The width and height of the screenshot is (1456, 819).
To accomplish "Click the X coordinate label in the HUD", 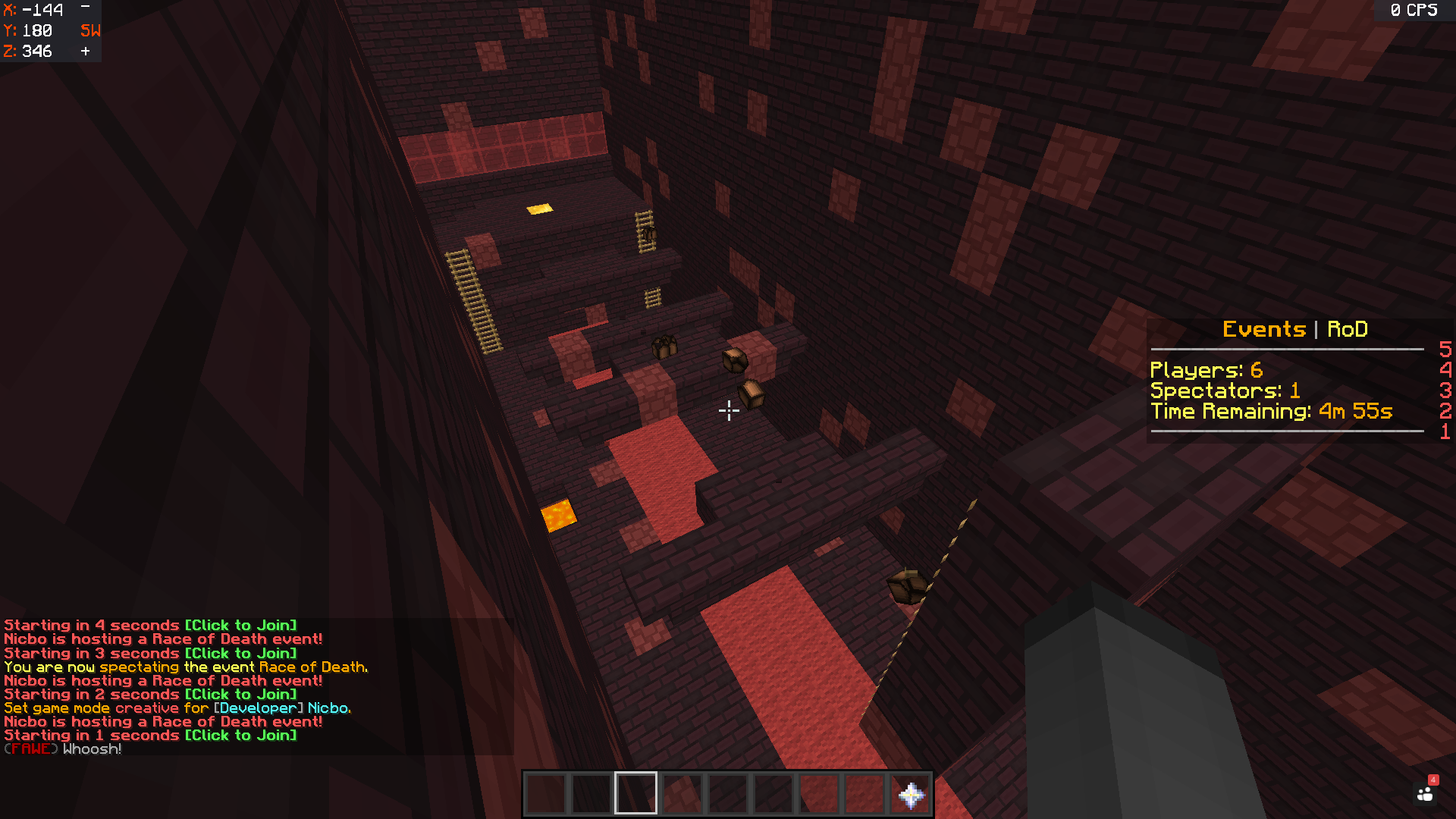I will [9, 11].
